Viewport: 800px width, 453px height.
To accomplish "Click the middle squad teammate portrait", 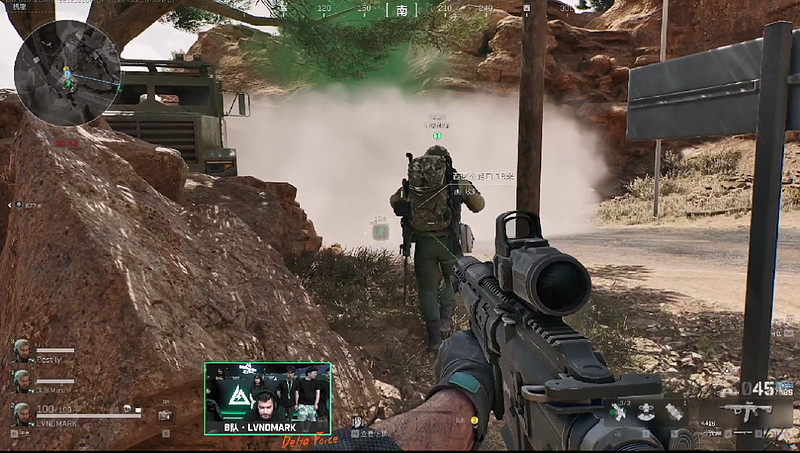I will pos(21,381).
